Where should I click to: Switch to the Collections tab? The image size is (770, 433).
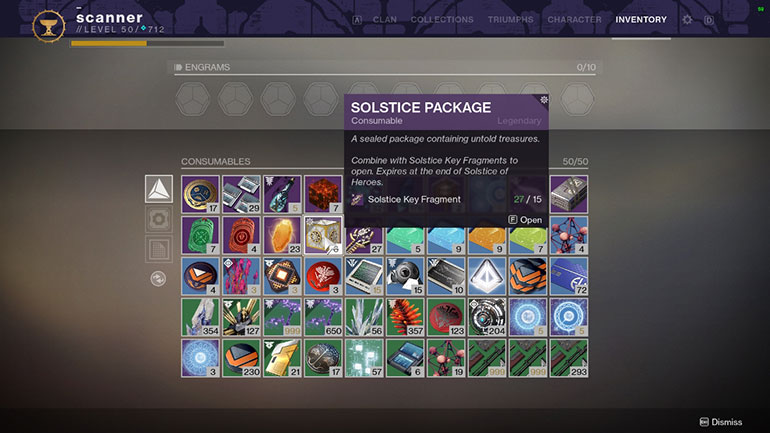pos(441,19)
